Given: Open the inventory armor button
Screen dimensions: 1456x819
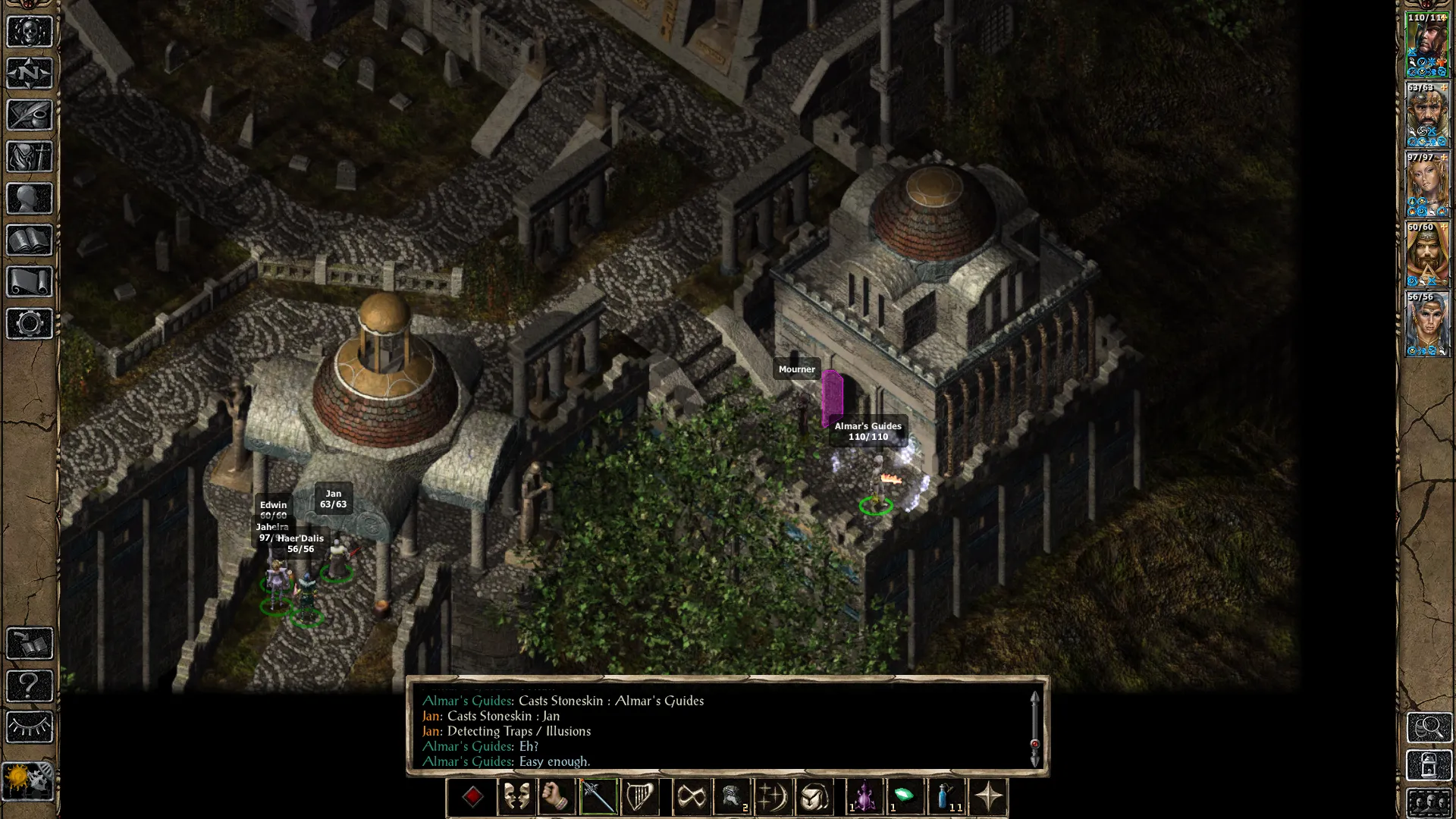Looking at the screenshot, I should tap(30, 157).
